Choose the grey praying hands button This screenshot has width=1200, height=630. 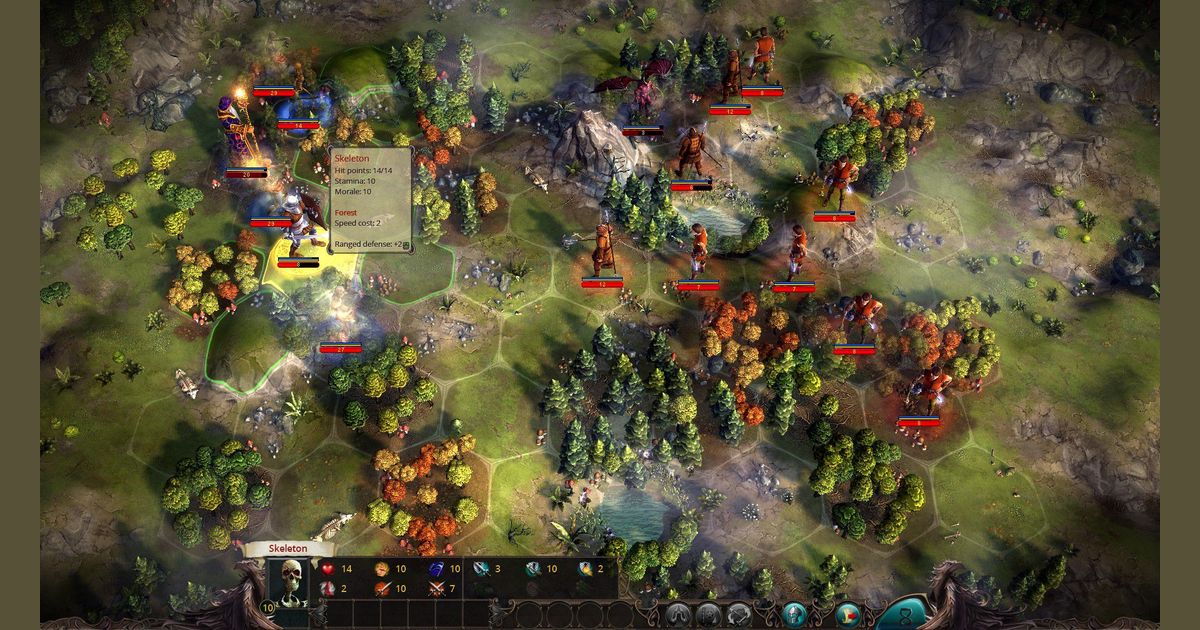pos(679,614)
